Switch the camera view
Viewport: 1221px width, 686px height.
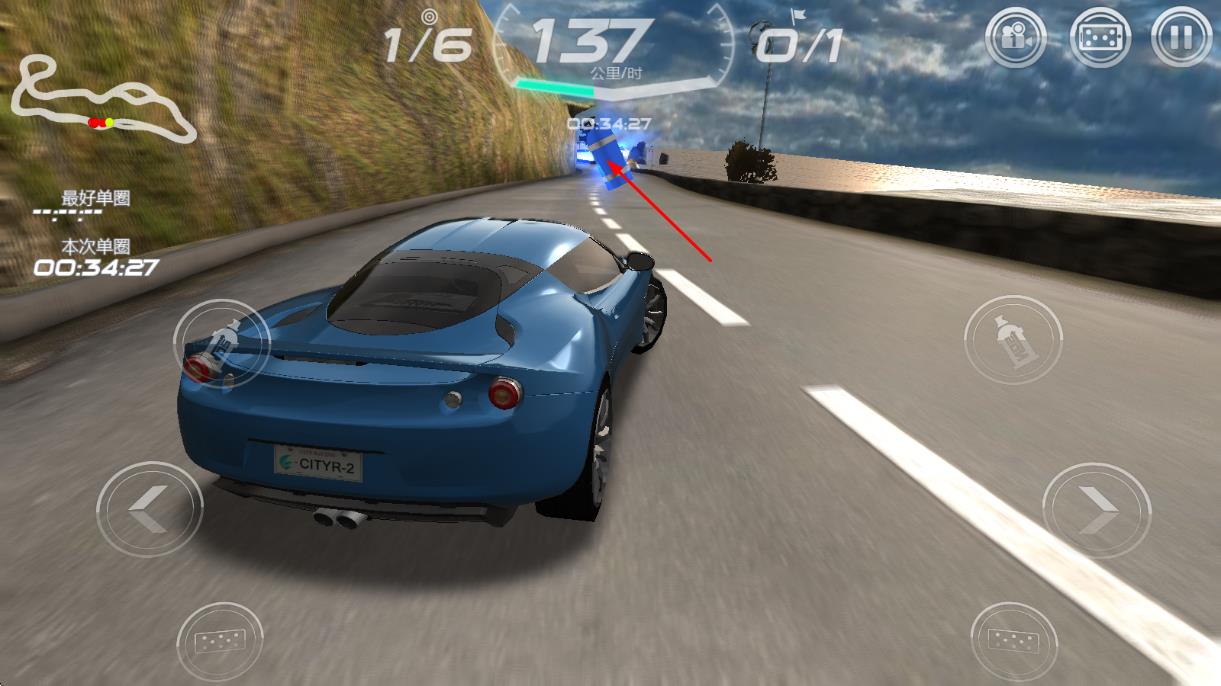(x=1015, y=38)
